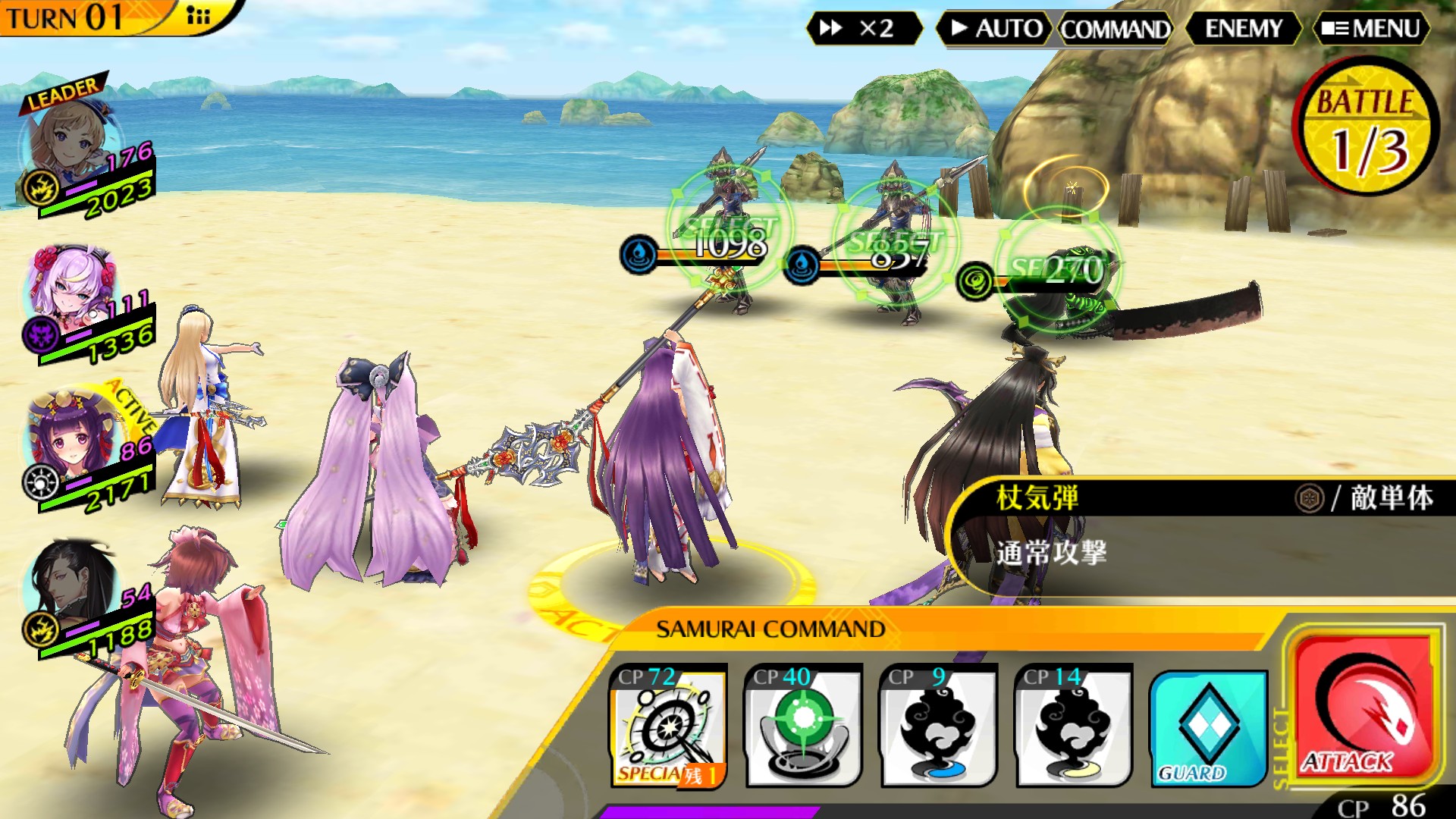Open the MENU
The width and height of the screenshot is (1456, 819).
click(1371, 29)
